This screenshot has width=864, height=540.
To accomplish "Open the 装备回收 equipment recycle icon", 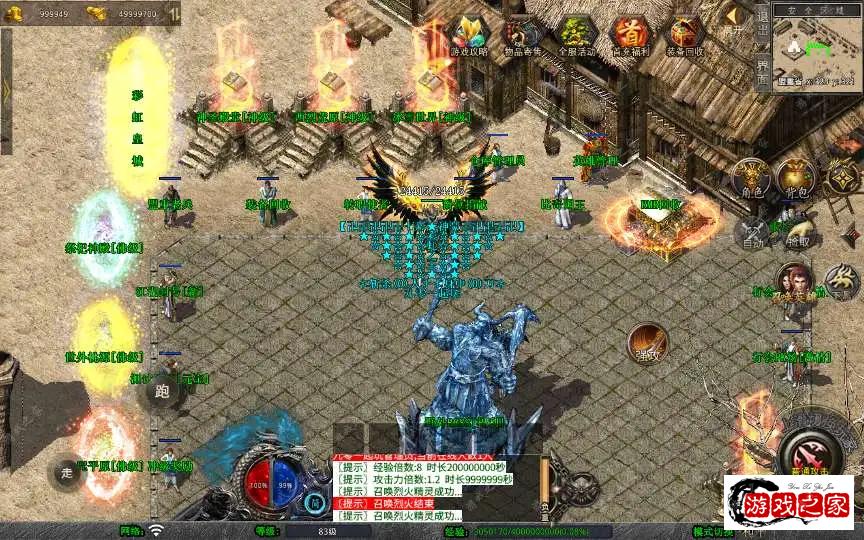I will click(685, 37).
